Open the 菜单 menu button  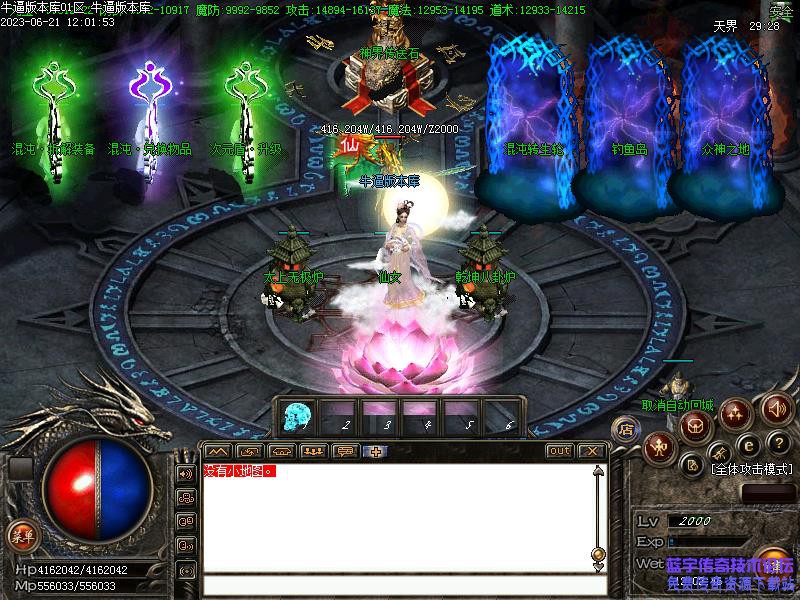21,535
